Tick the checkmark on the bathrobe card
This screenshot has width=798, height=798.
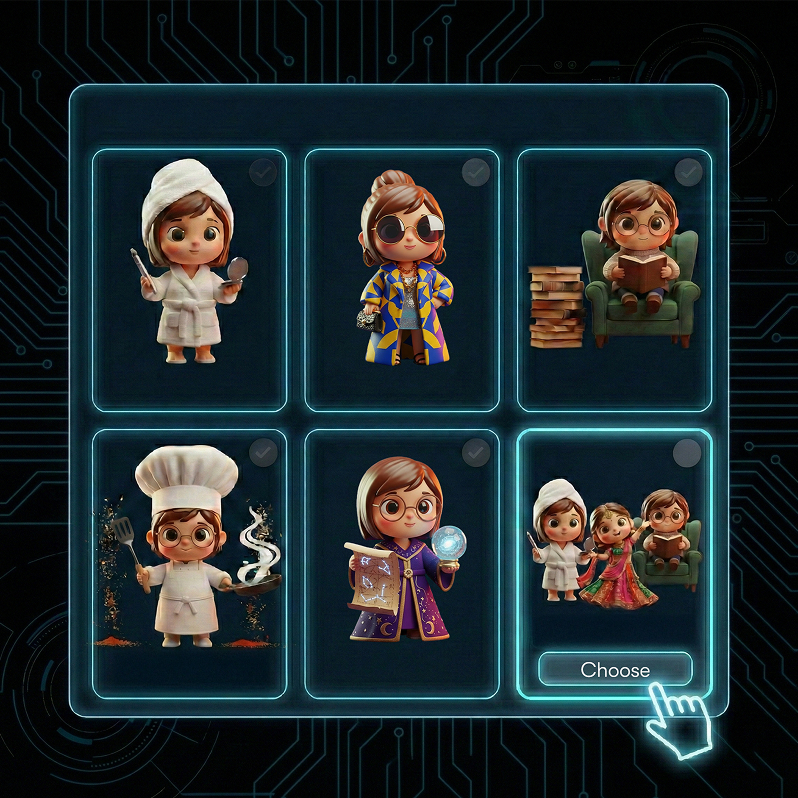[x=263, y=173]
